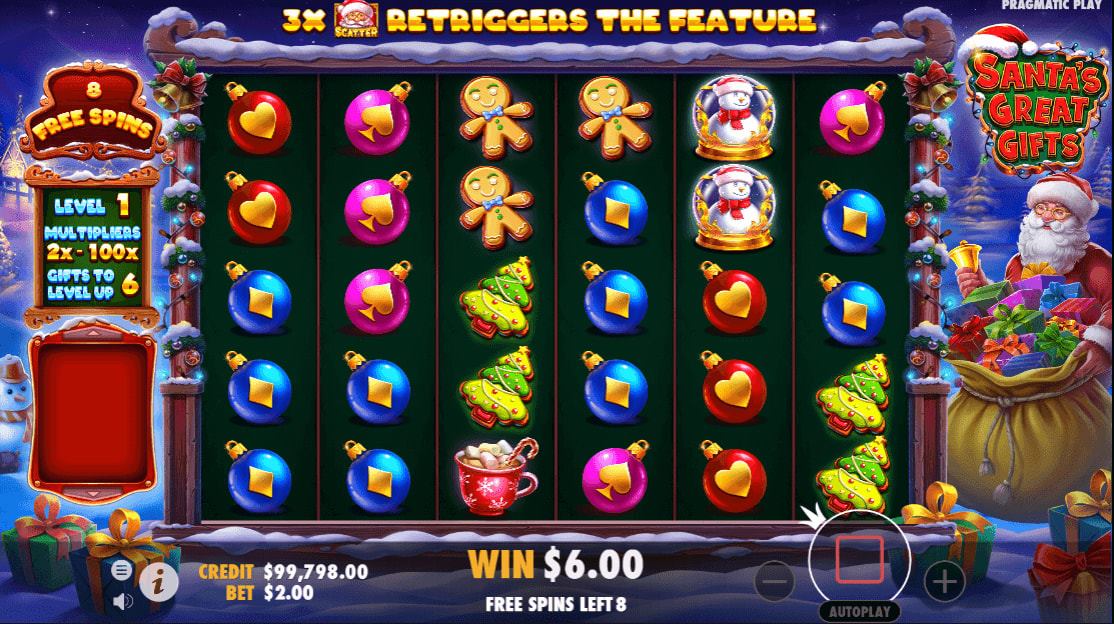Open the hamburger settings menu

pyautogui.click(x=121, y=570)
